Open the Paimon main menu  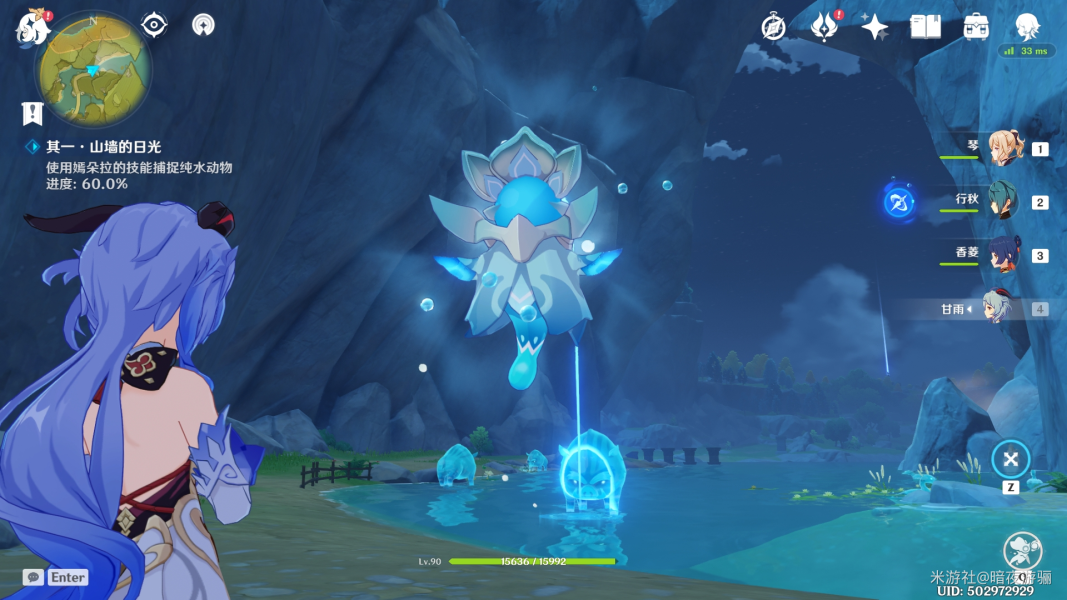33,27
